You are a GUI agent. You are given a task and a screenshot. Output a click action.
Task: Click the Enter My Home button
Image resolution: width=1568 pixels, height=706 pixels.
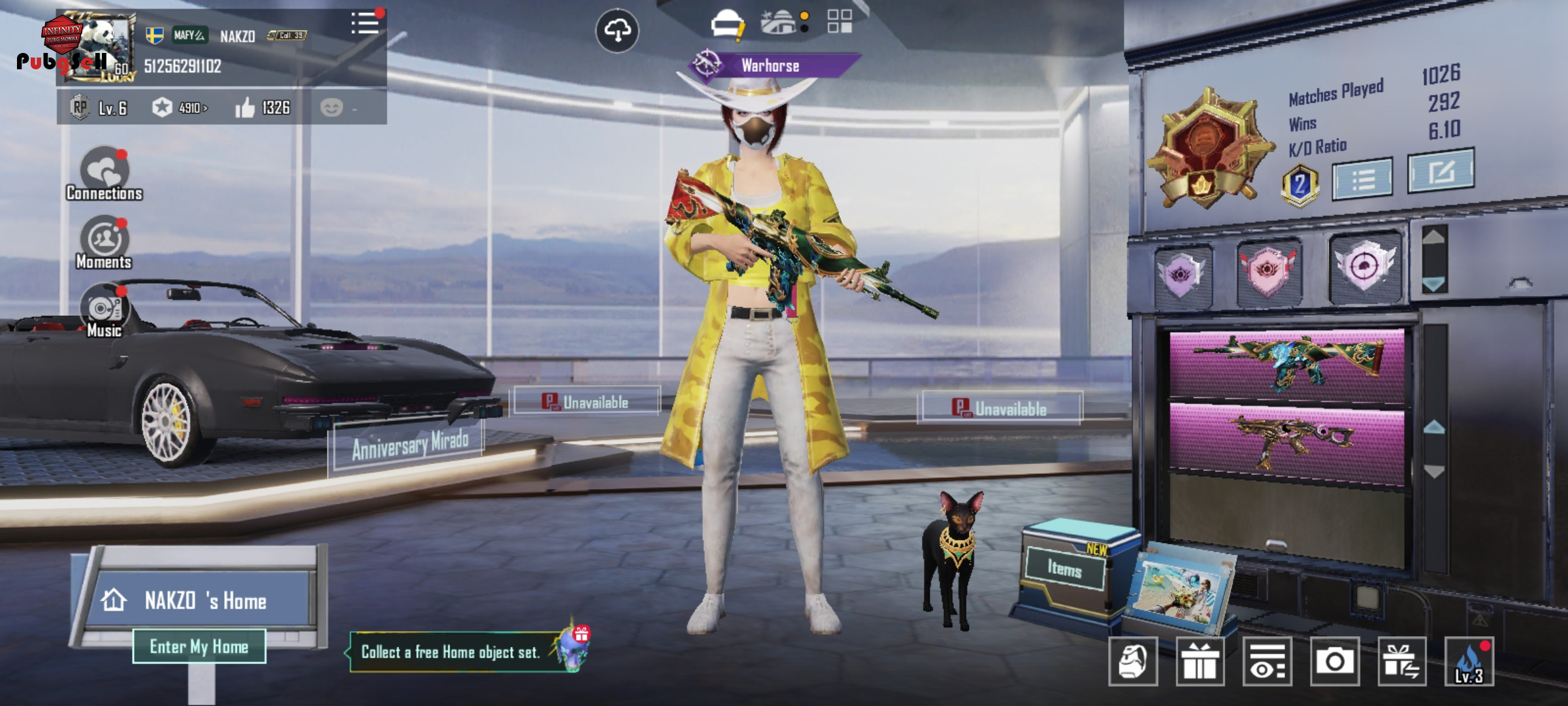(199, 647)
